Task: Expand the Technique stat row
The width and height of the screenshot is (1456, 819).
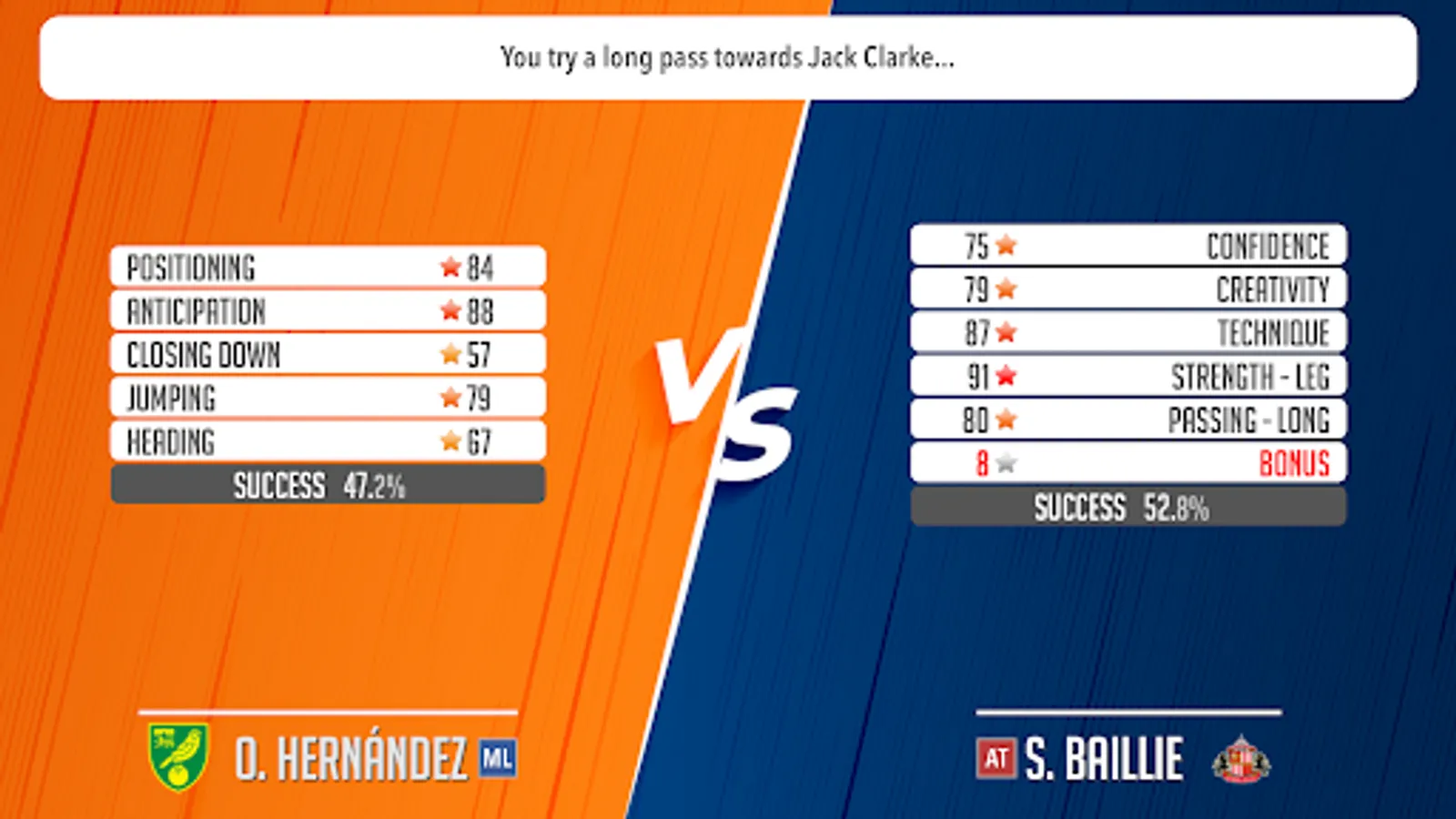Action: tap(1128, 332)
